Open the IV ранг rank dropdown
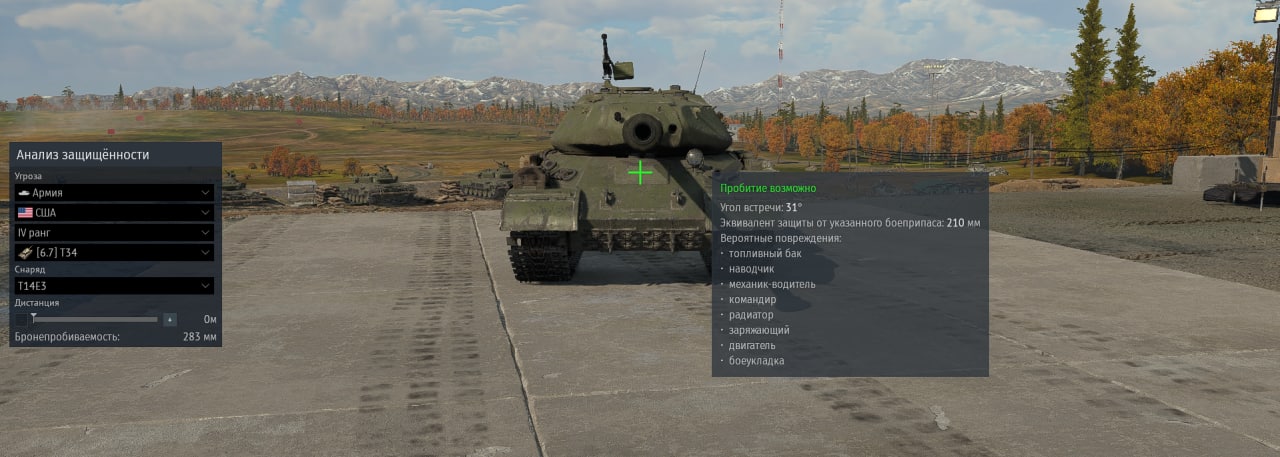The width and height of the screenshot is (1280, 457). [114, 232]
